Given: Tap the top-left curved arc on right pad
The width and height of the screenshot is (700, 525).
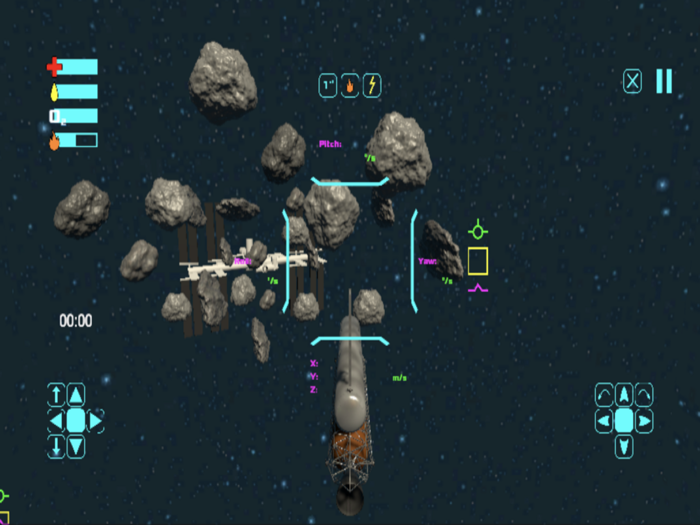Looking at the screenshot, I should 604,395.
